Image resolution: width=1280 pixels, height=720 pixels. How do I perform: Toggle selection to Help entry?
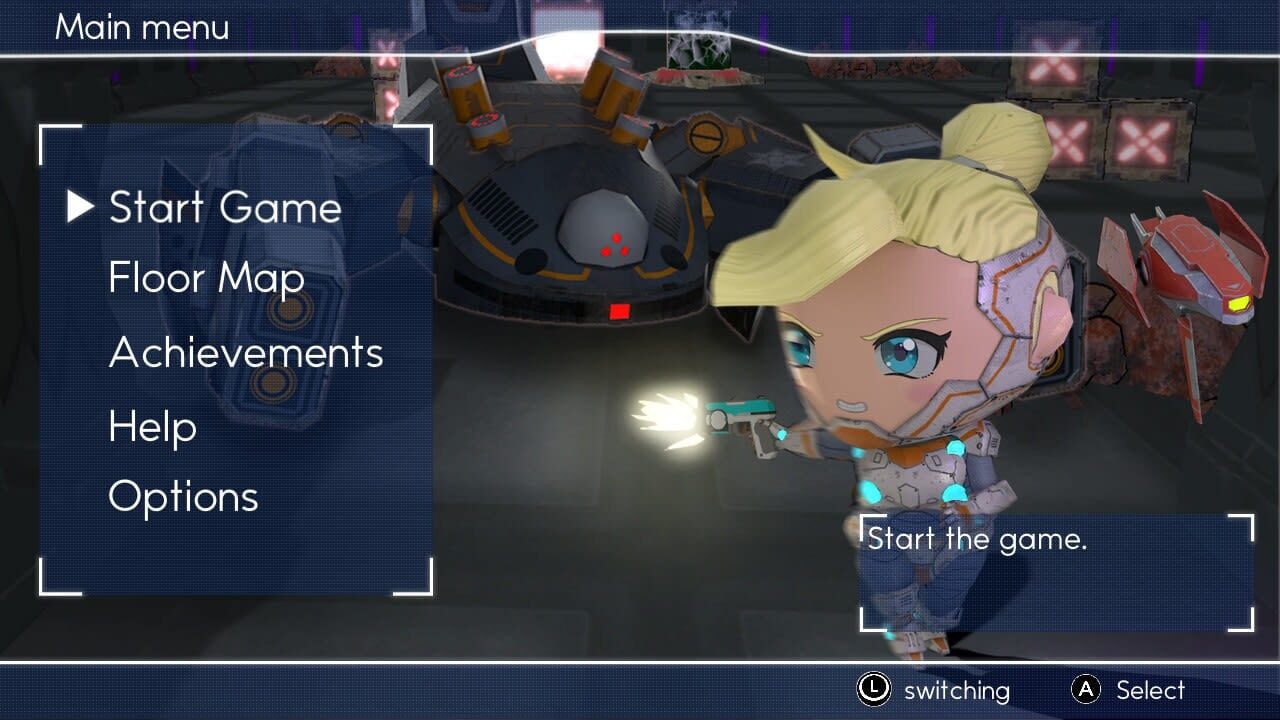151,427
